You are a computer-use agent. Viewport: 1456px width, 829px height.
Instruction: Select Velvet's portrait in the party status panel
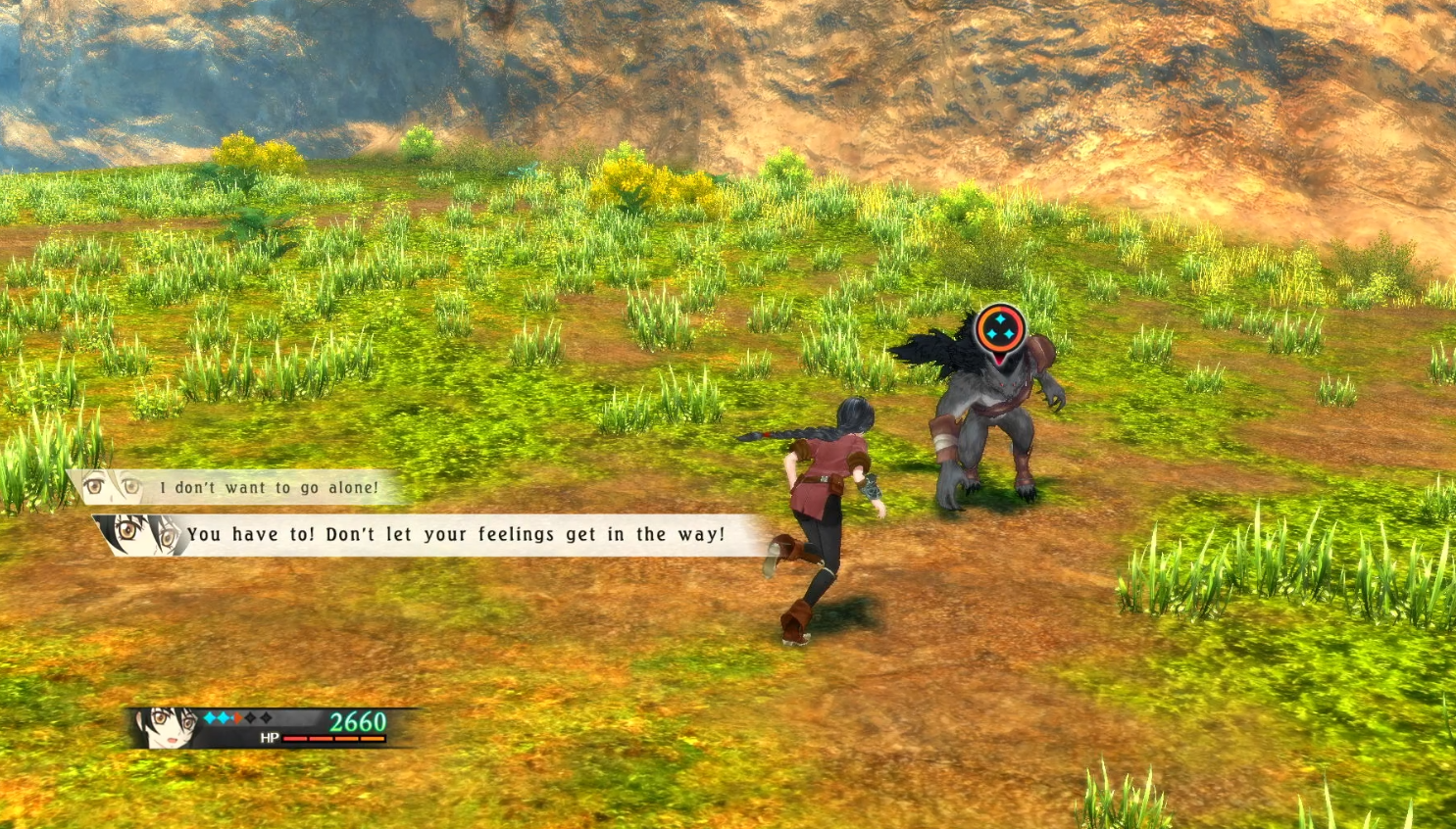[171, 728]
